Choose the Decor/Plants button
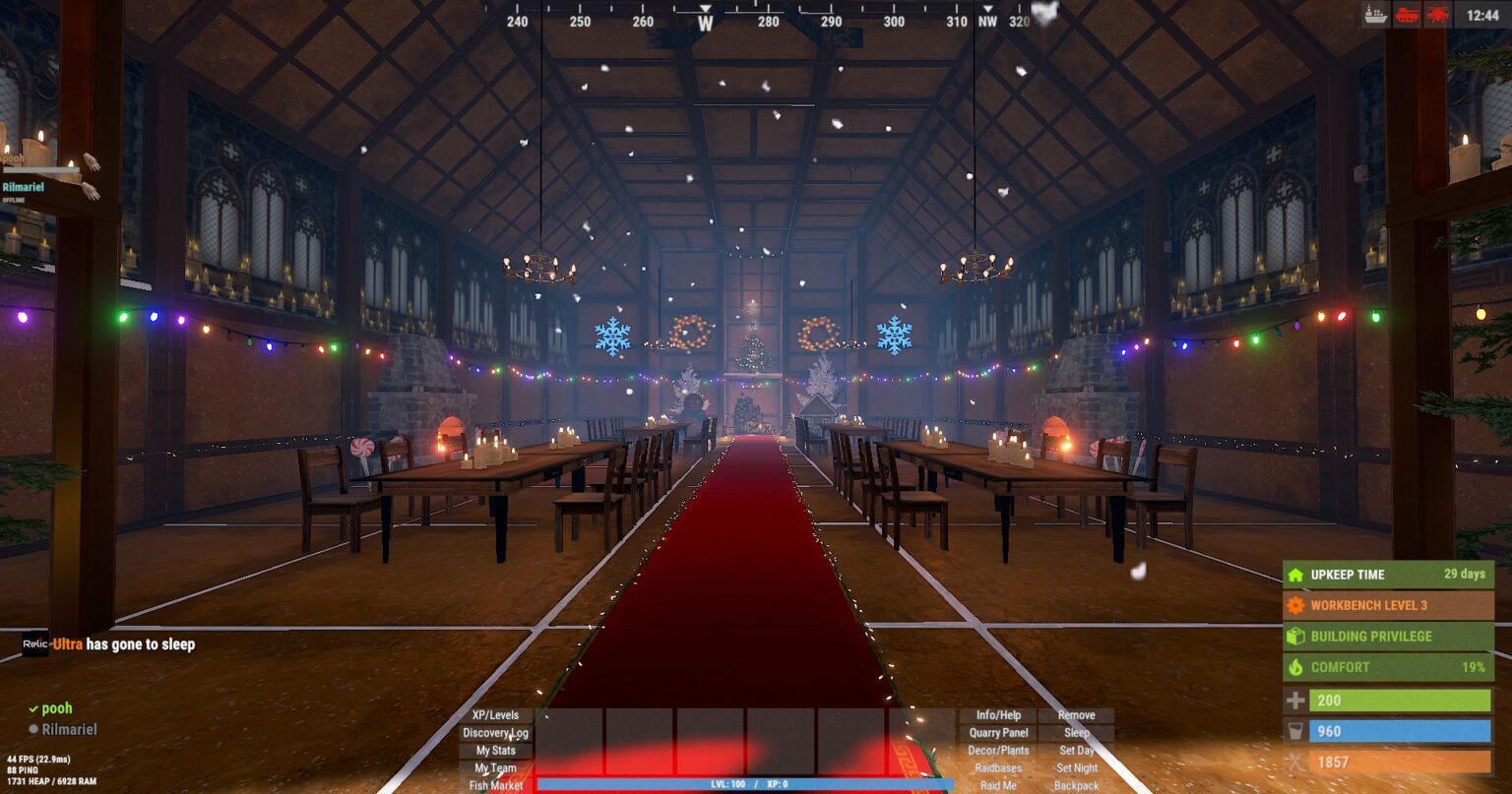The image size is (1512, 794). (x=998, y=751)
